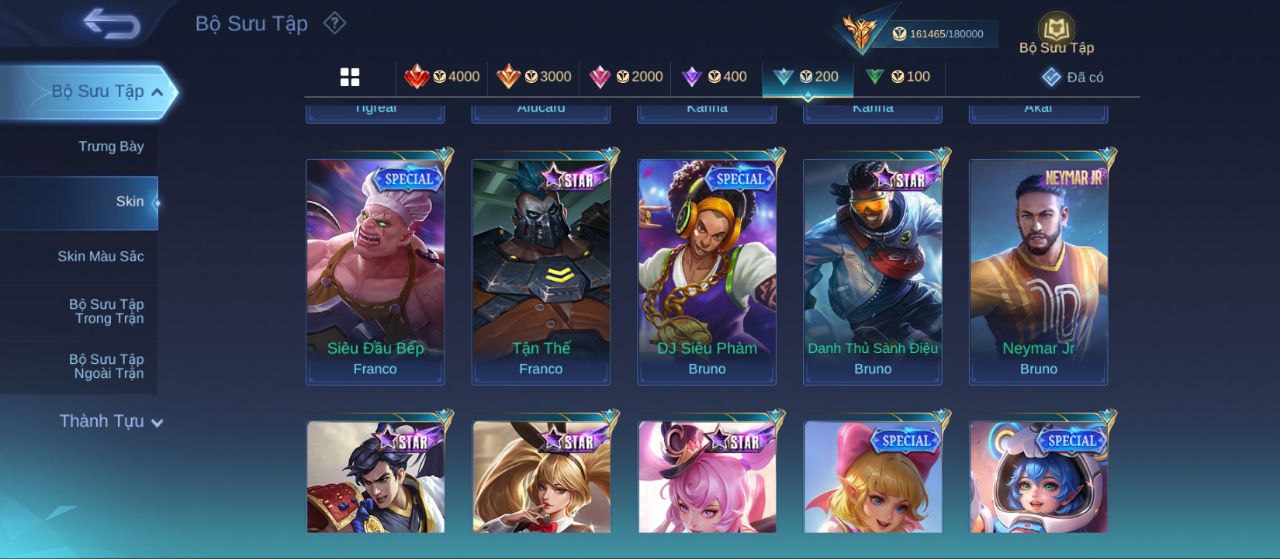Switch to the 100 points tier tab
The image size is (1280, 559).
(x=897, y=77)
